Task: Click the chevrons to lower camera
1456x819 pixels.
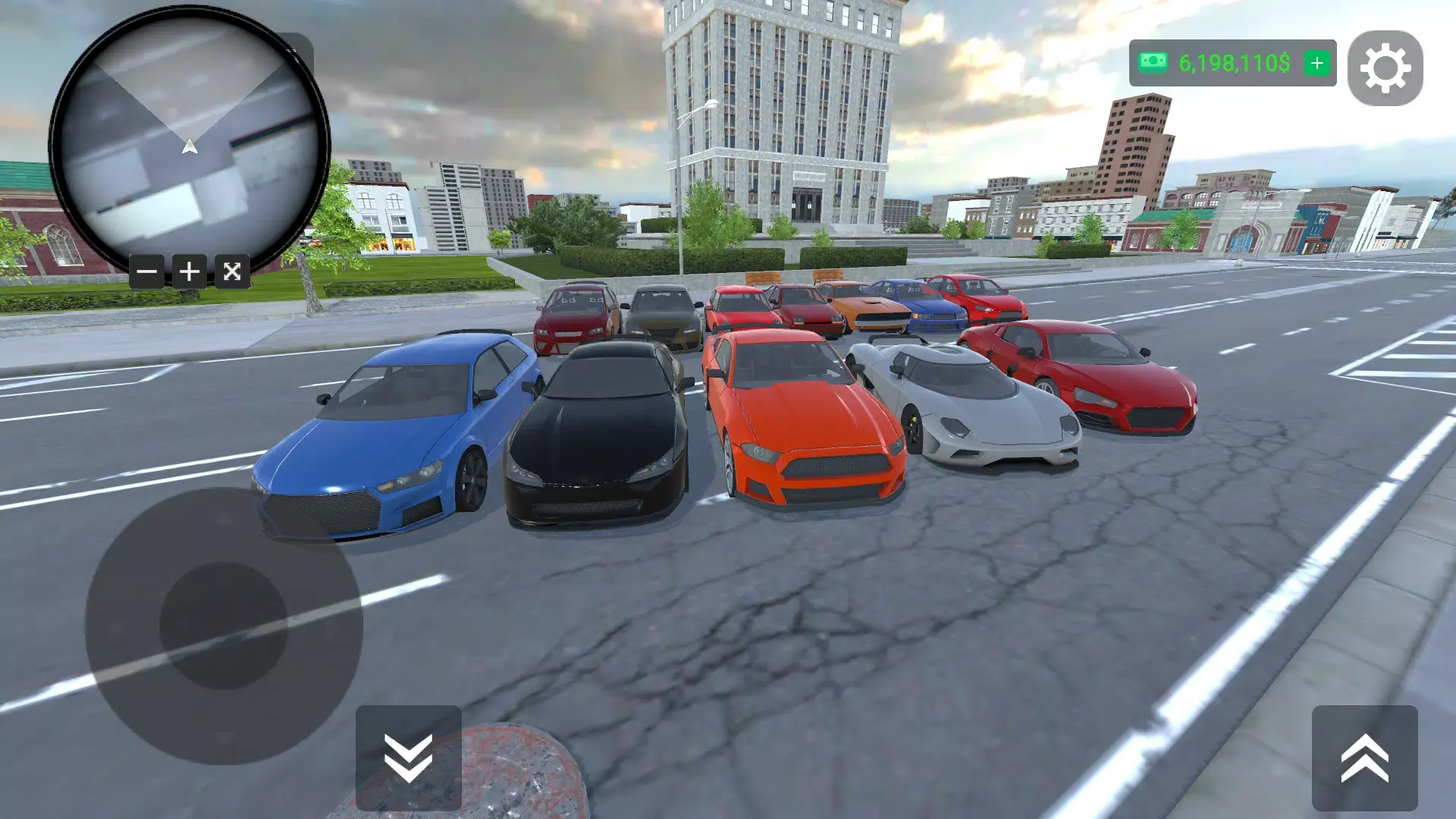Action: tap(409, 758)
